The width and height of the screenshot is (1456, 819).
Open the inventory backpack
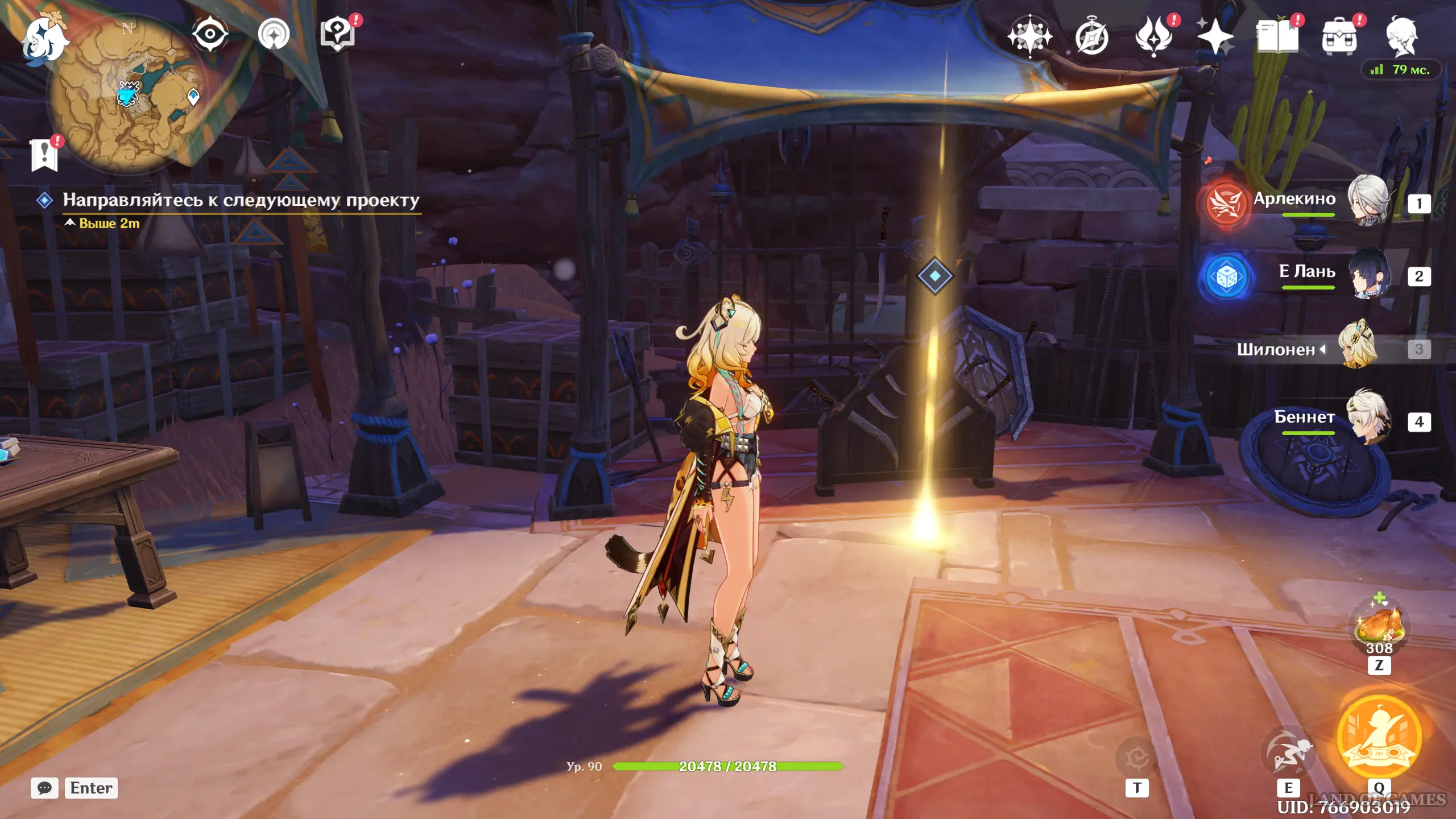[x=1339, y=36]
